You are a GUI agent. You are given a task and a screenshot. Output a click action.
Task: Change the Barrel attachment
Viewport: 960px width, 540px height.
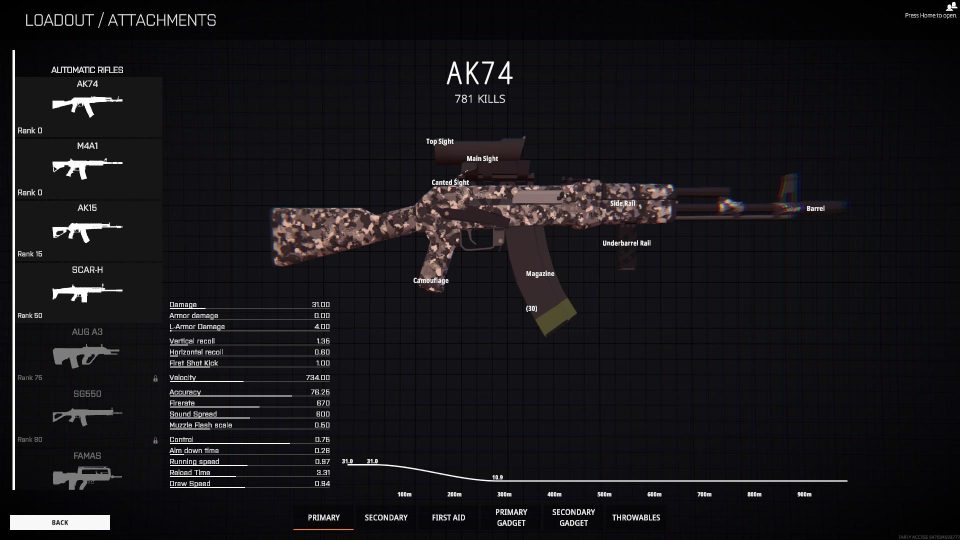(x=815, y=208)
